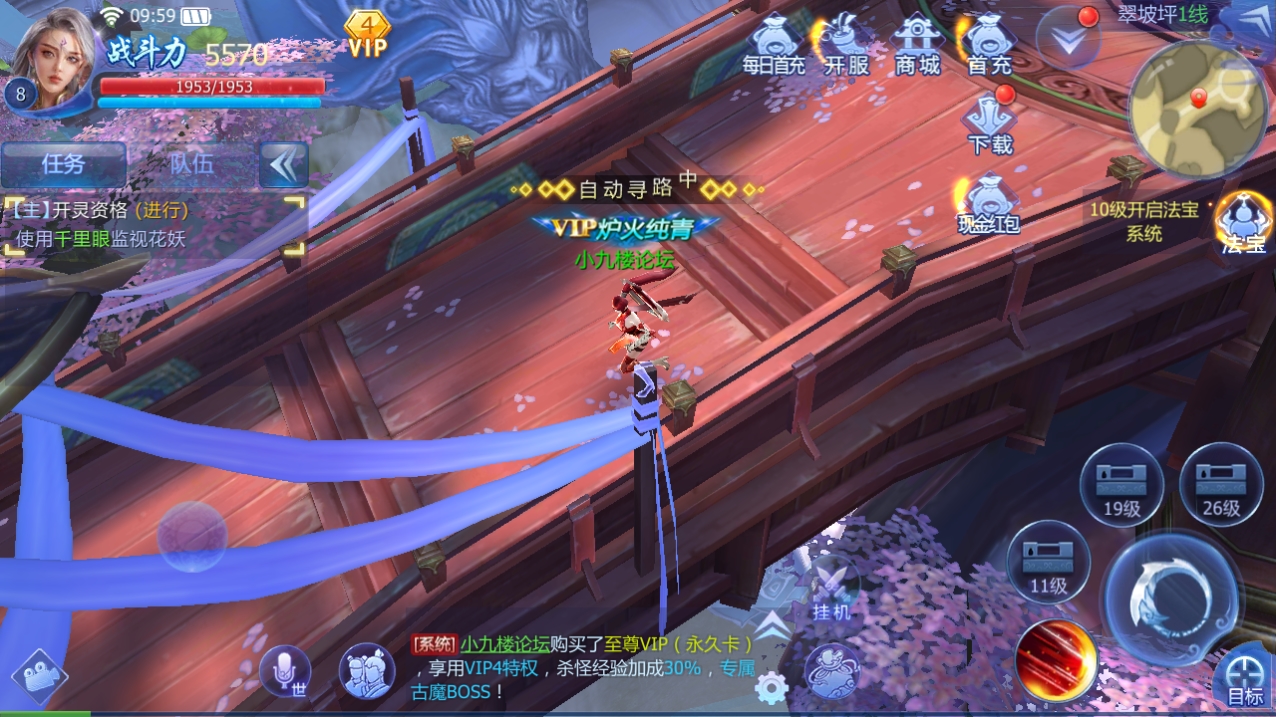Image resolution: width=1276 pixels, height=717 pixels.
Task: Open the gear settings icon
Action: point(771,687)
